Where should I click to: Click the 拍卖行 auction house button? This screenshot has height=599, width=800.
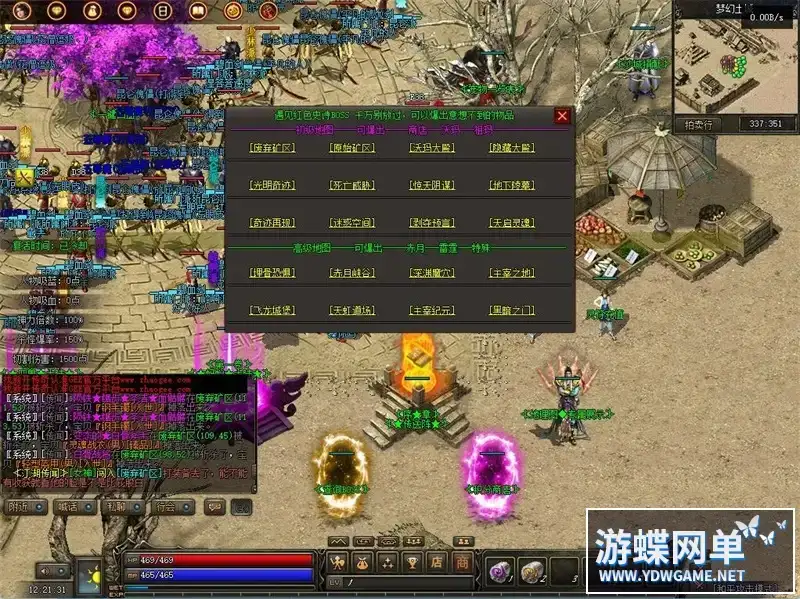(700, 125)
